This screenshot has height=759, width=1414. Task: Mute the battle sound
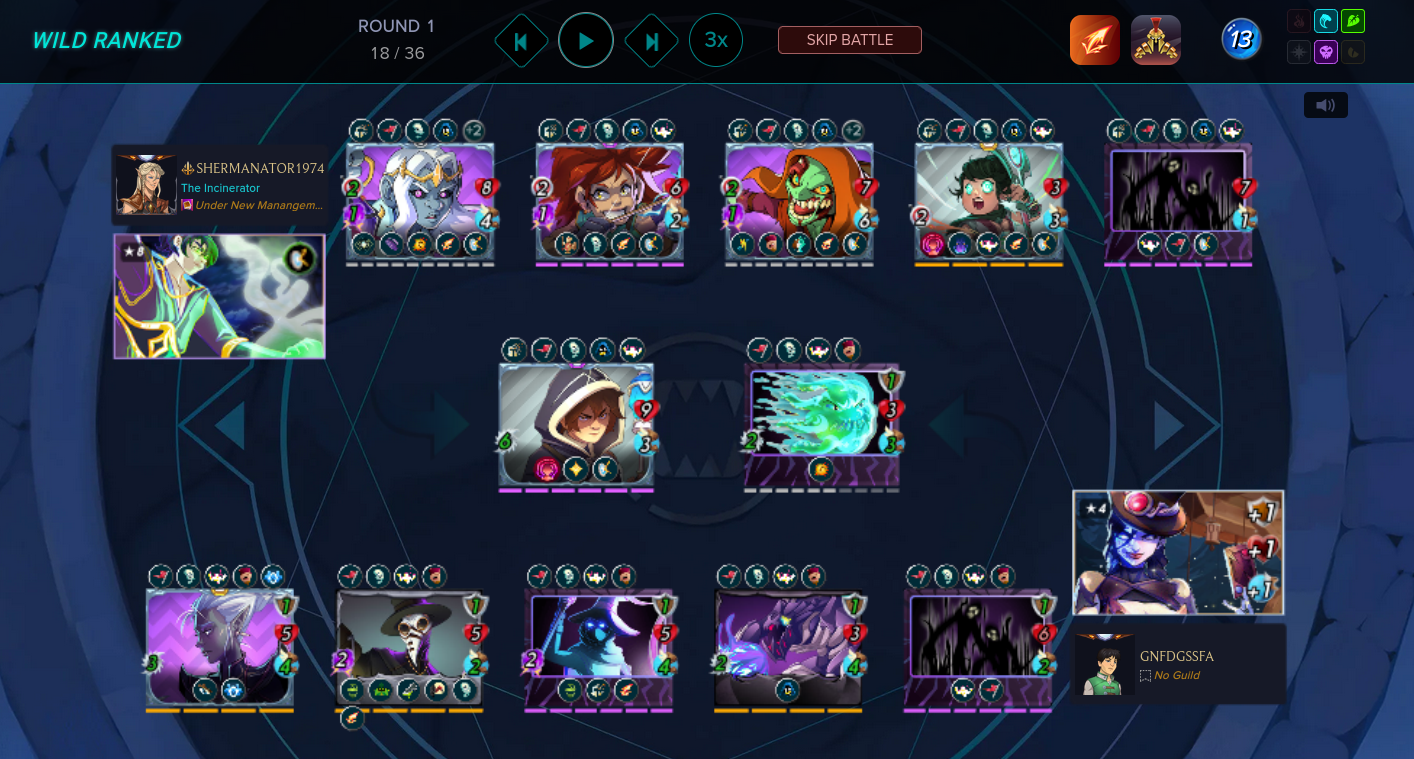(1325, 105)
